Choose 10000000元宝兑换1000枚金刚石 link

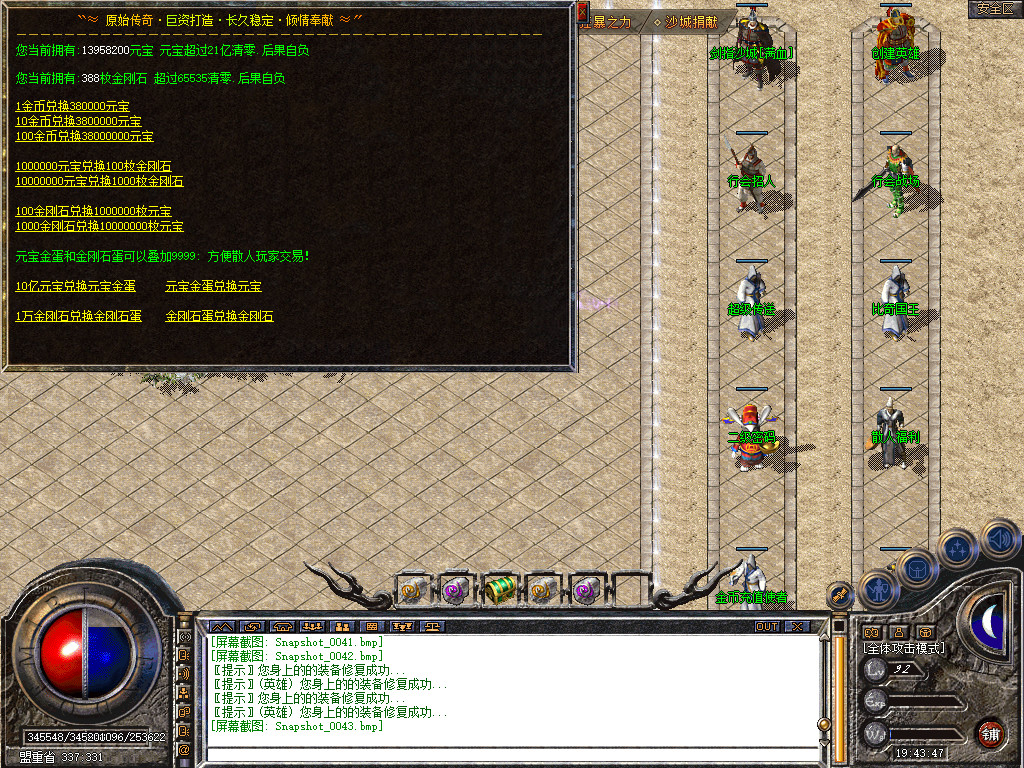99,181
